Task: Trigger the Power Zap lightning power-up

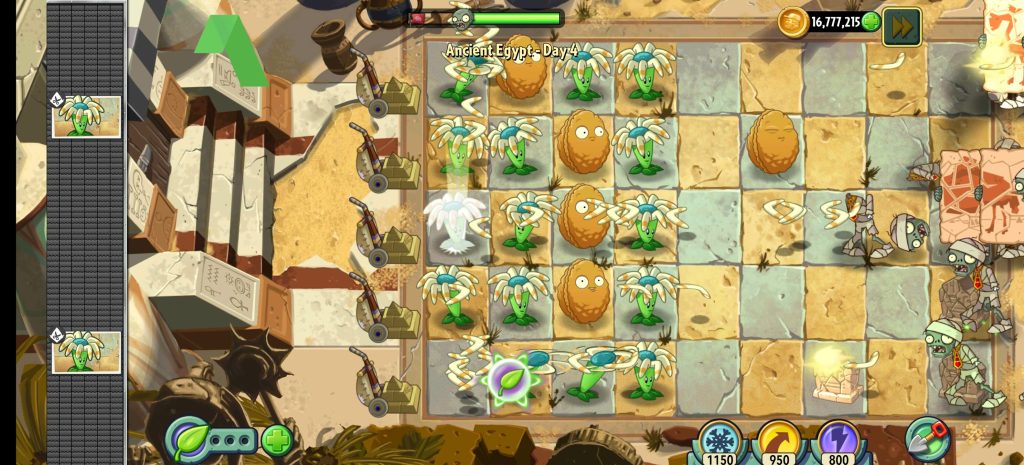Action: pos(838,440)
